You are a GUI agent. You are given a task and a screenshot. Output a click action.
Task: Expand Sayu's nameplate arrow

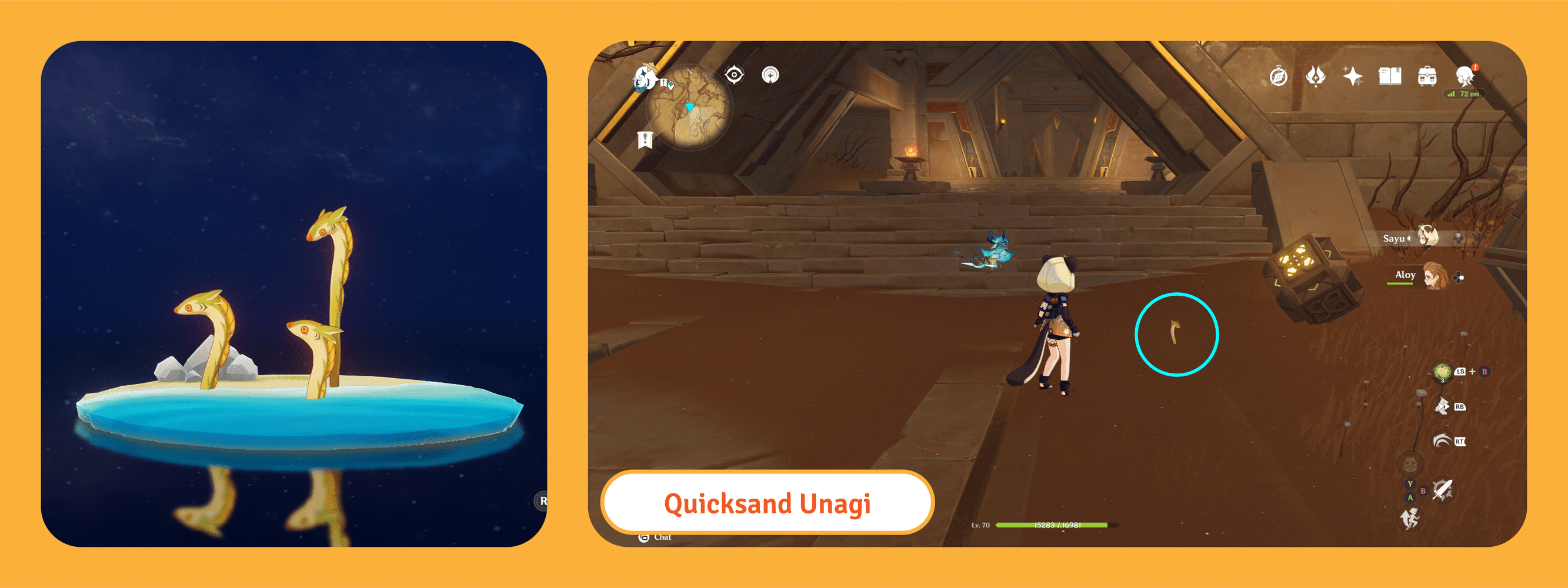point(1409,239)
